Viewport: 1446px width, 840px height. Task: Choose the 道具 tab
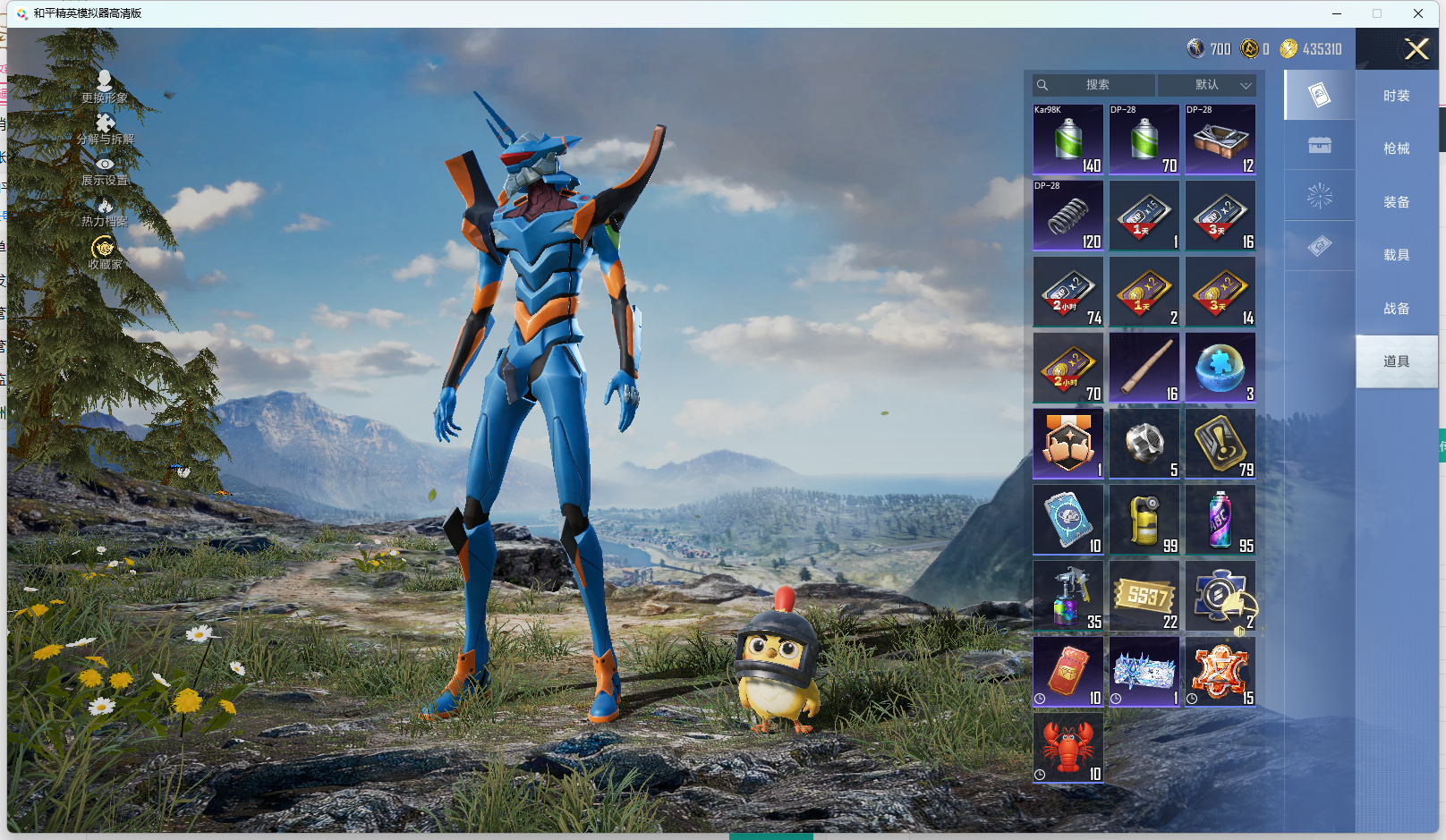(x=1396, y=361)
